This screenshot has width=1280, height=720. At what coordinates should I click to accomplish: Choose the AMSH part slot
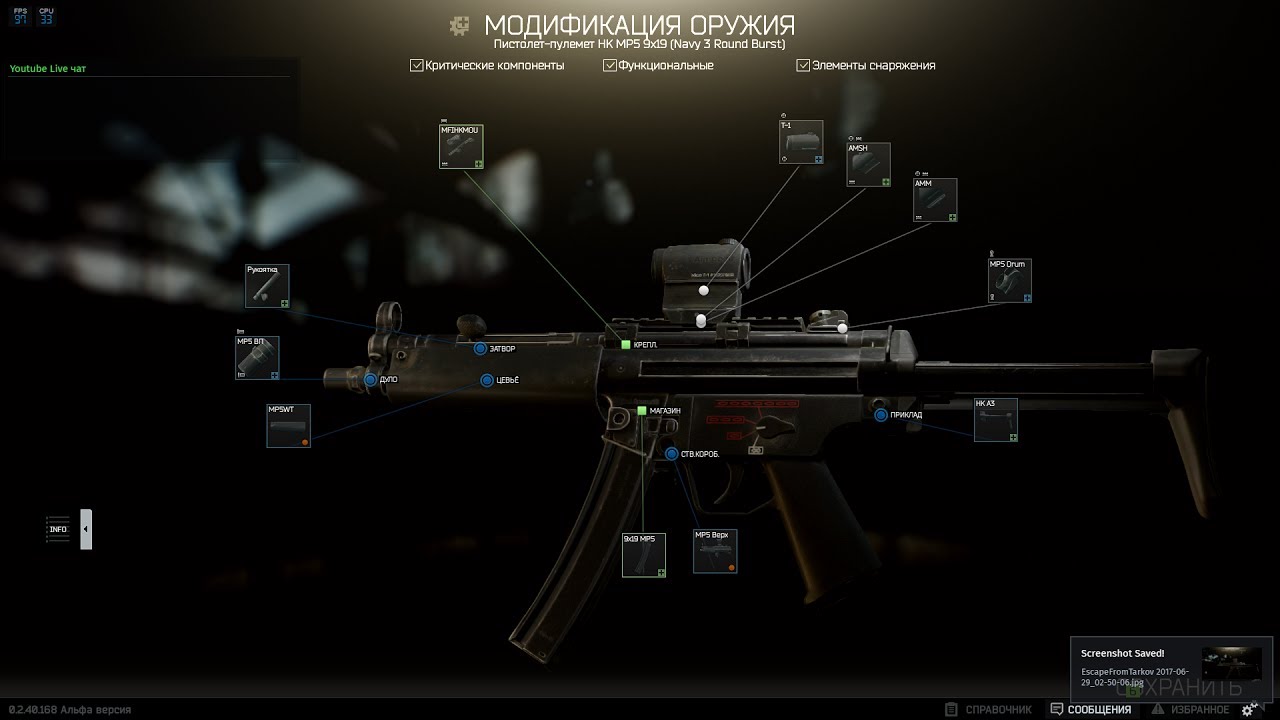pos(868,165)
